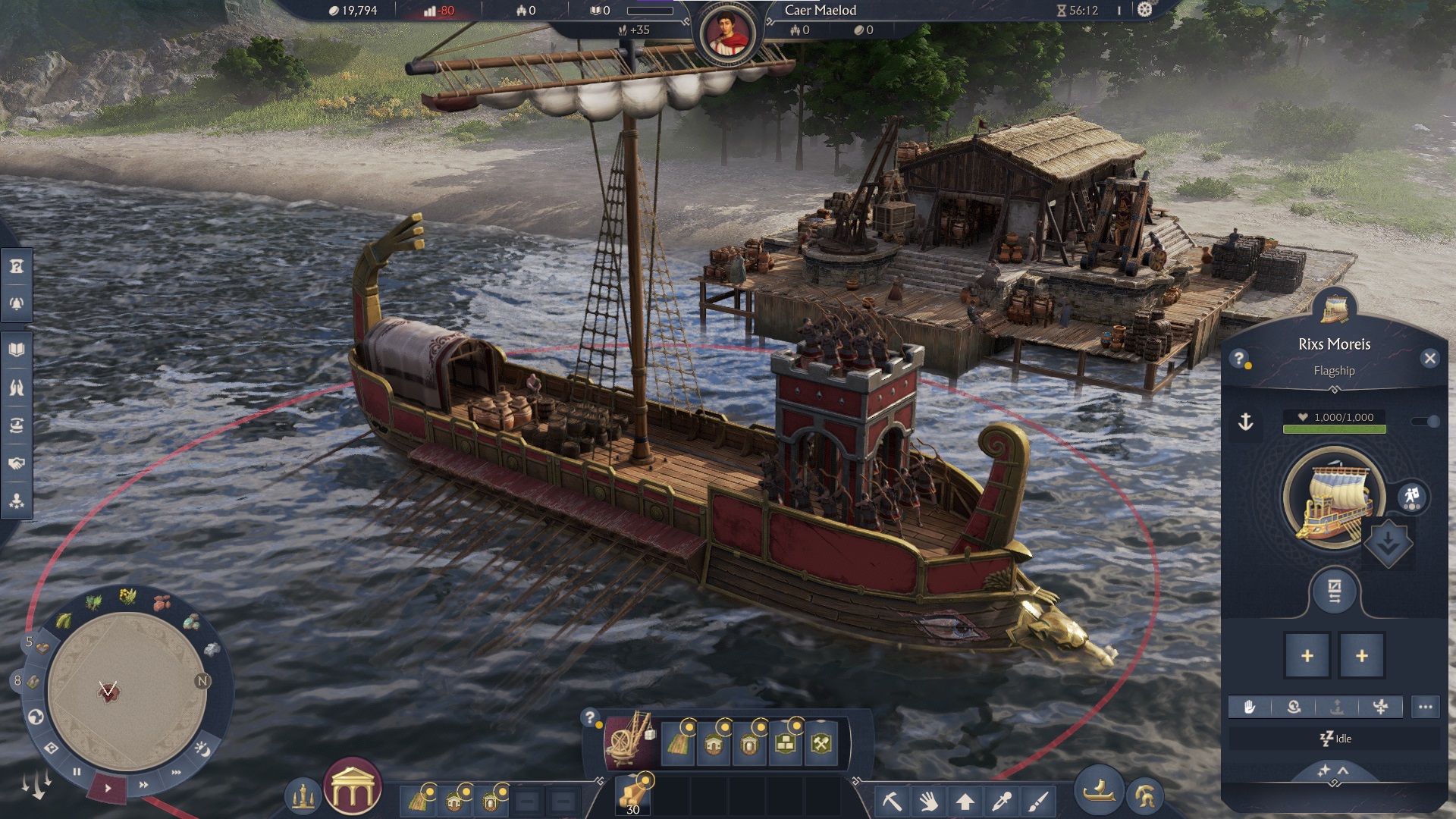Set game speed to double fast-forward
Screen dimensions: 1456x819
(143, 785)
